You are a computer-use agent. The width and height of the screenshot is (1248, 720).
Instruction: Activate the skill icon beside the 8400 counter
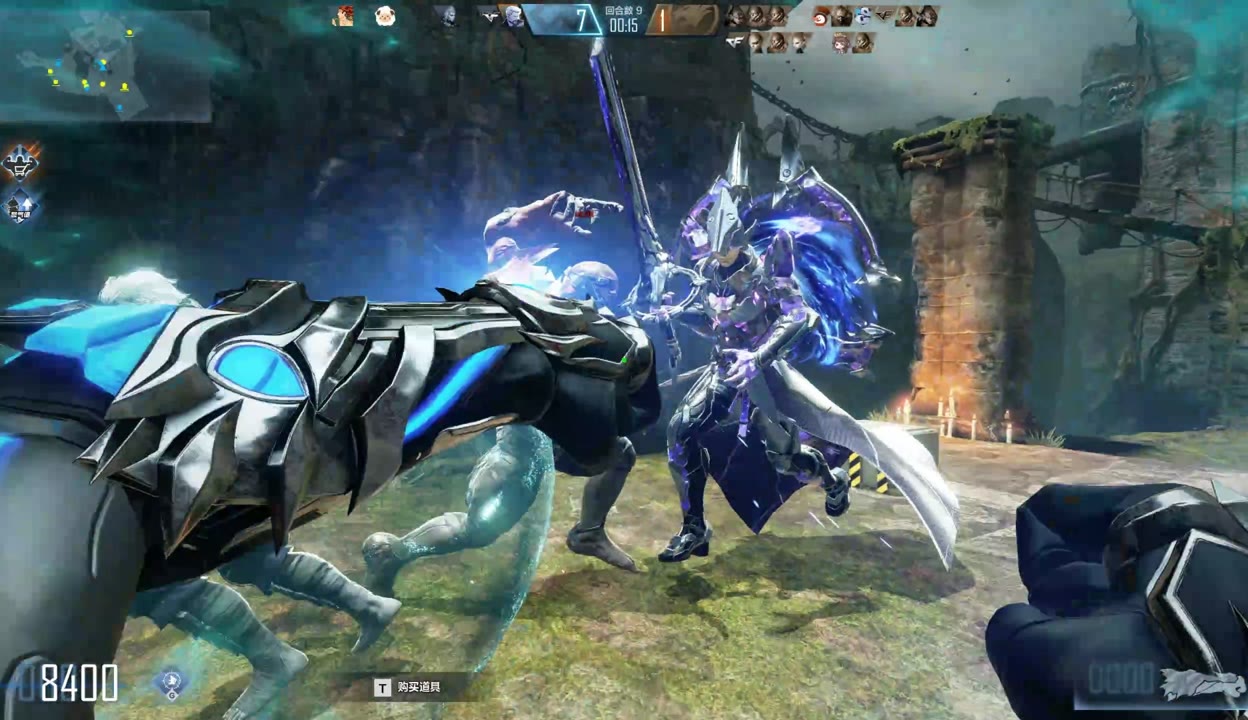pyautogui.click(x=171, y=684)
